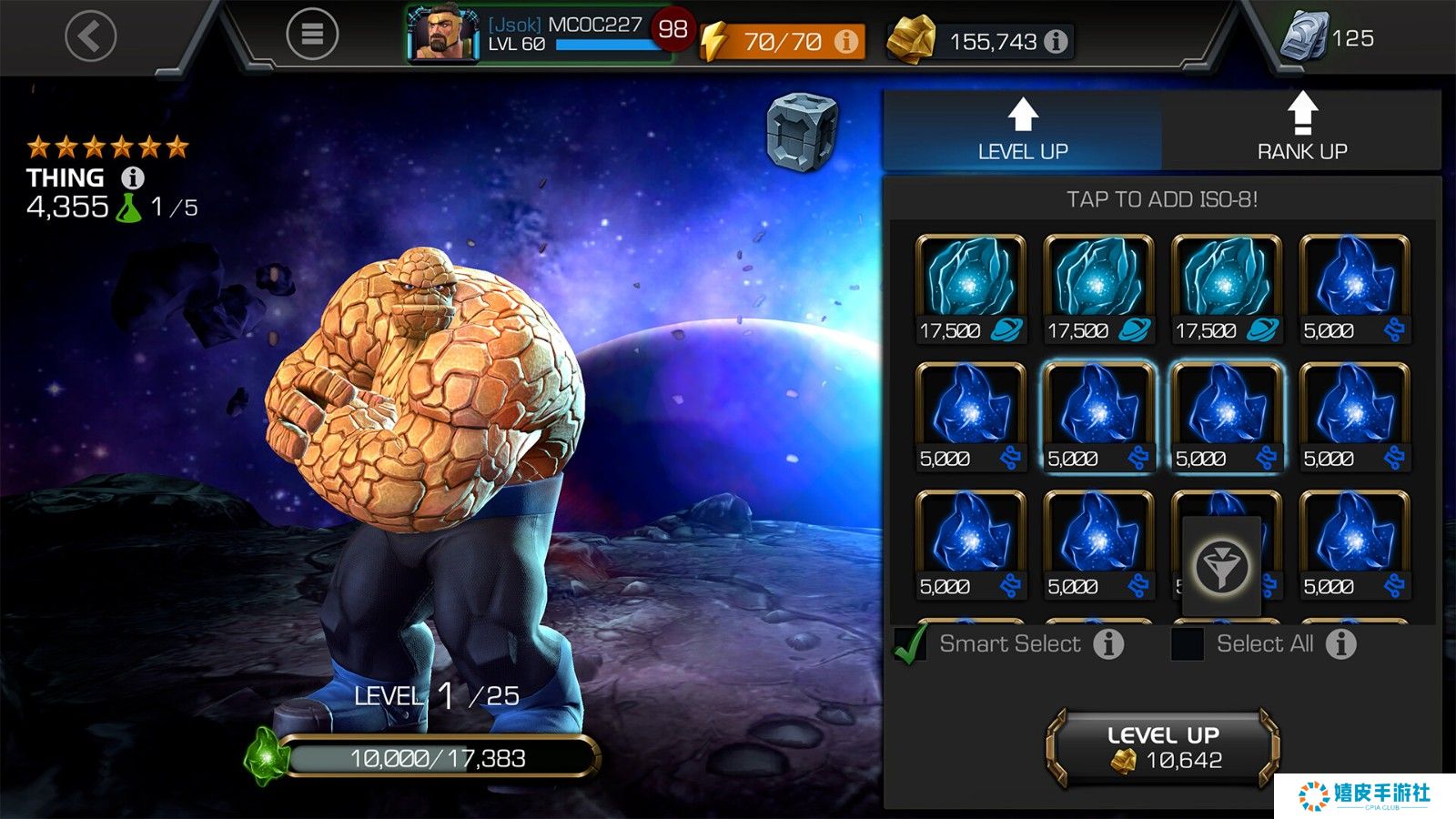The width and height of the screenshot is (1456, 819).
Task: Go back using the arrow button
Action: (91, 36)
